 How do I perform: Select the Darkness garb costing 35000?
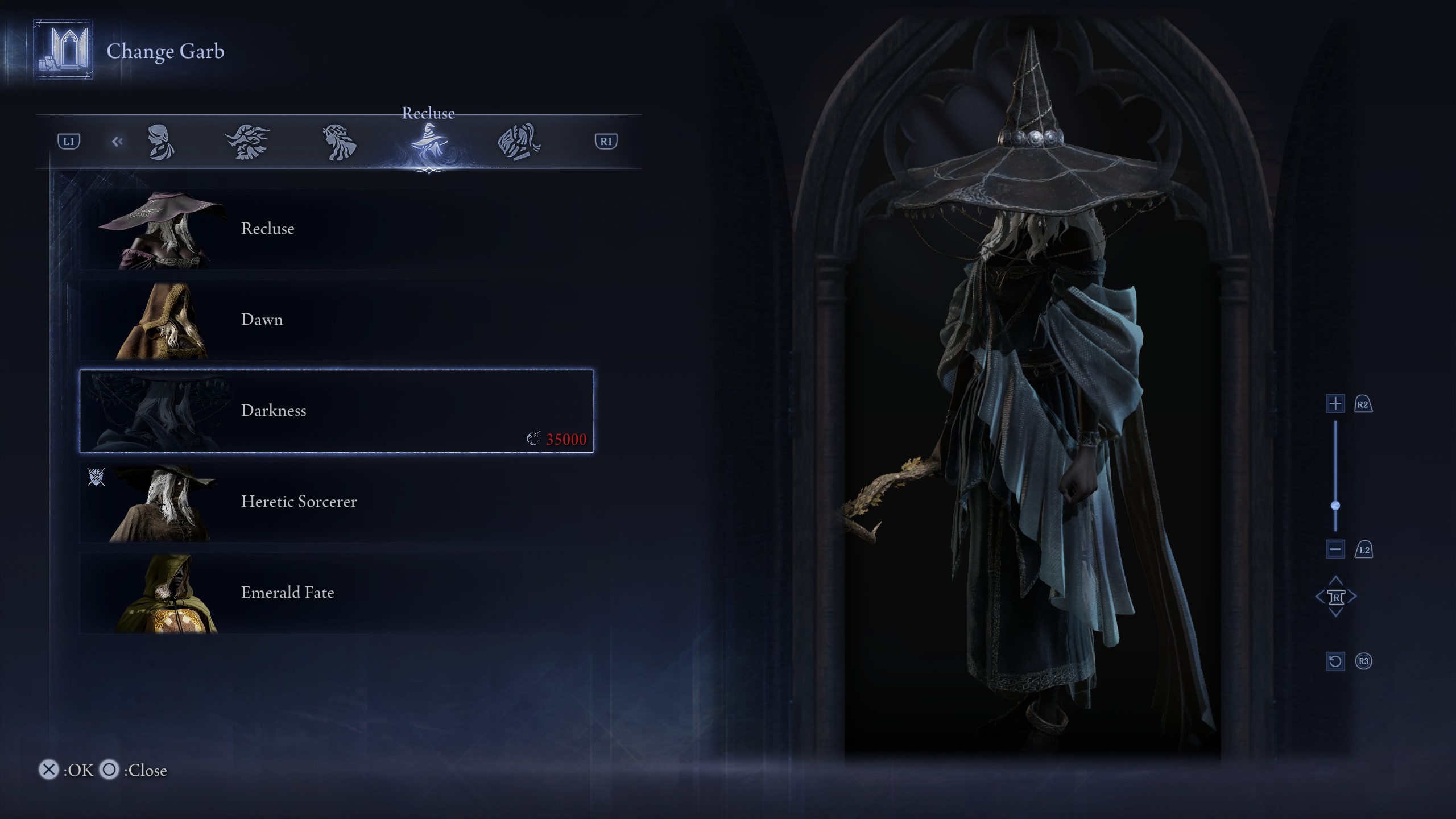(x=336, y=411)
